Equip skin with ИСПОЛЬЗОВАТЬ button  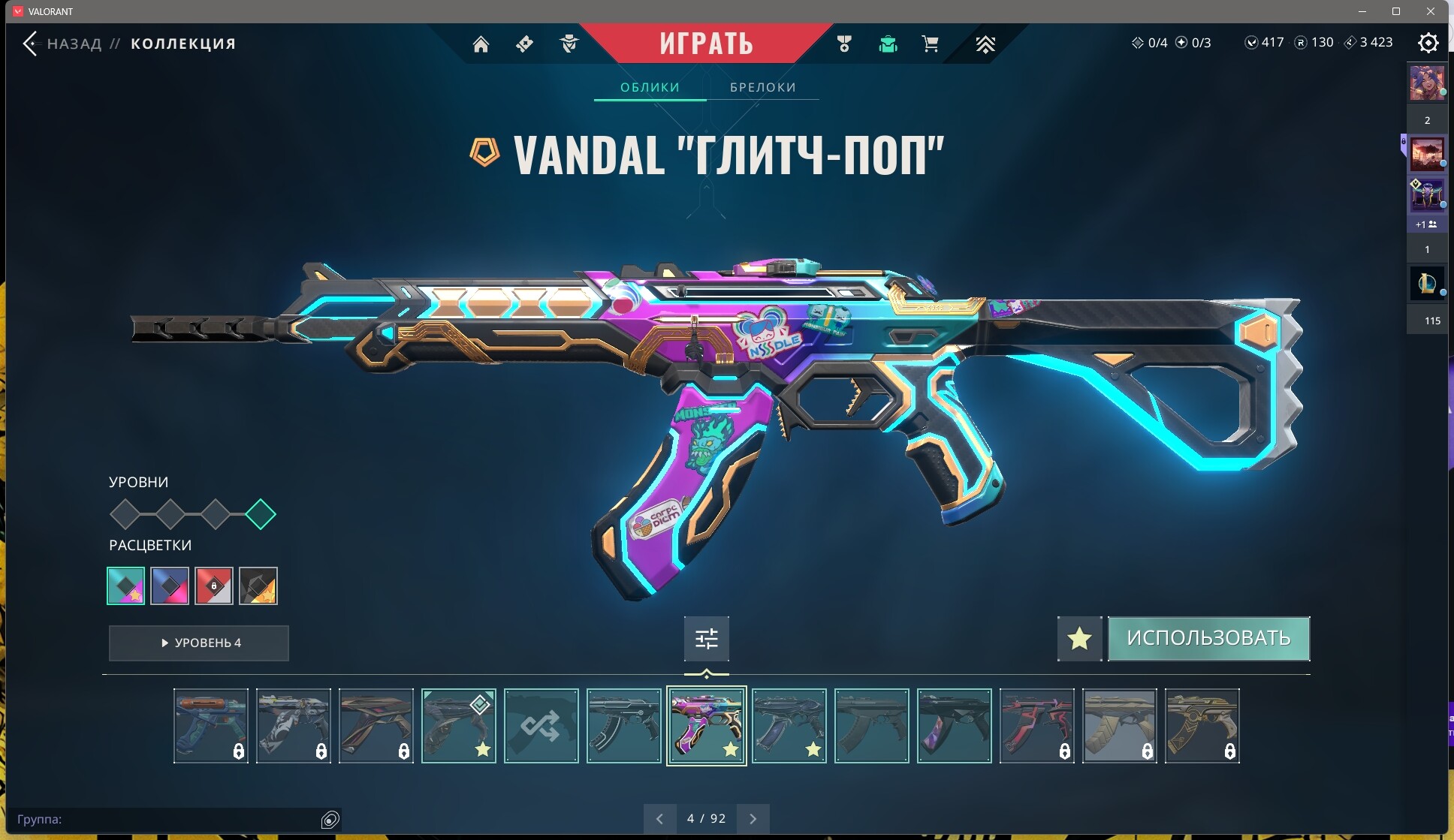[x=1208, y=638]
